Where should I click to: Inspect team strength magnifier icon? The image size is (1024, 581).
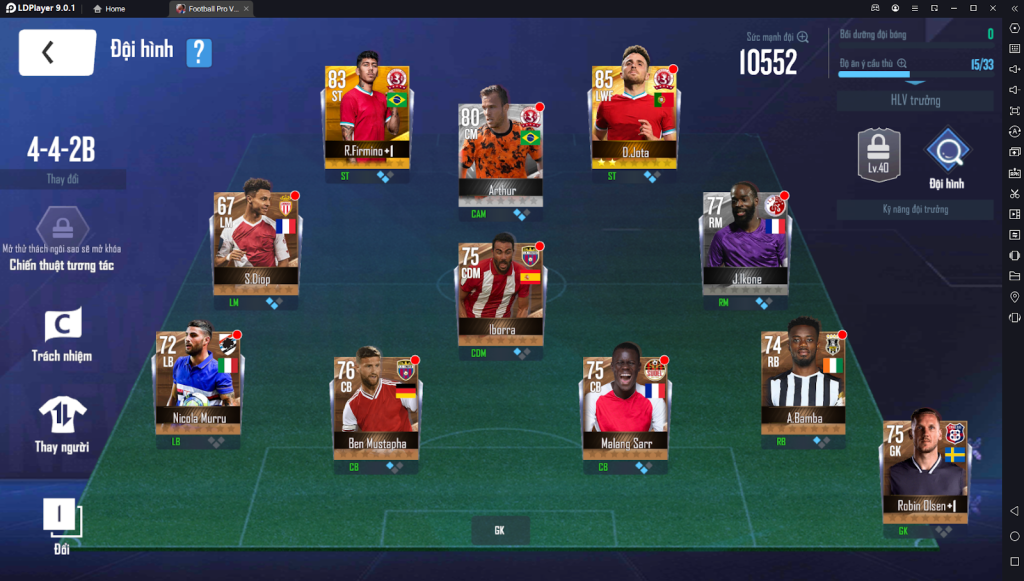802,37
